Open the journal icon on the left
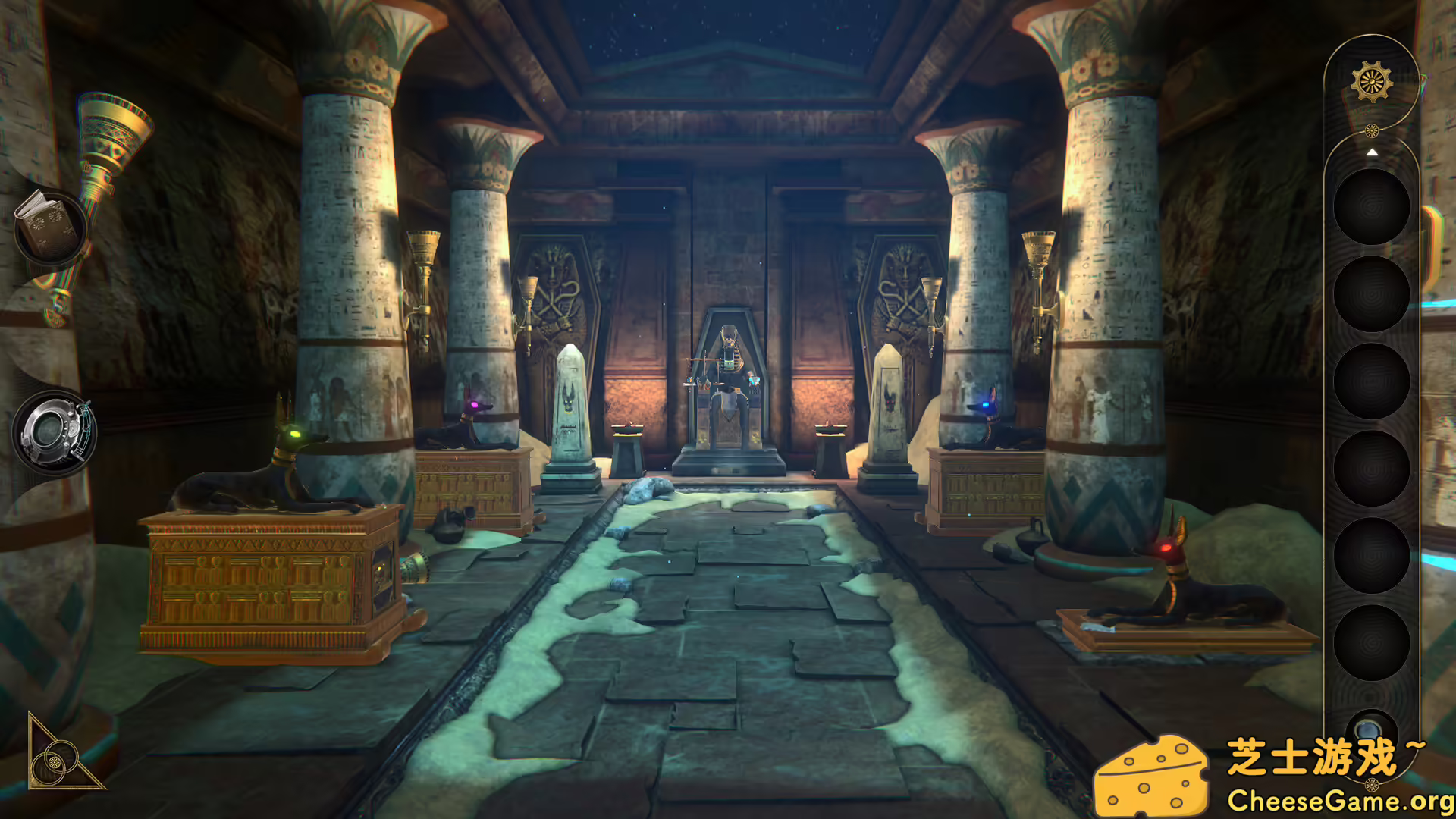Screen dimensions: 1456x819 49,227
